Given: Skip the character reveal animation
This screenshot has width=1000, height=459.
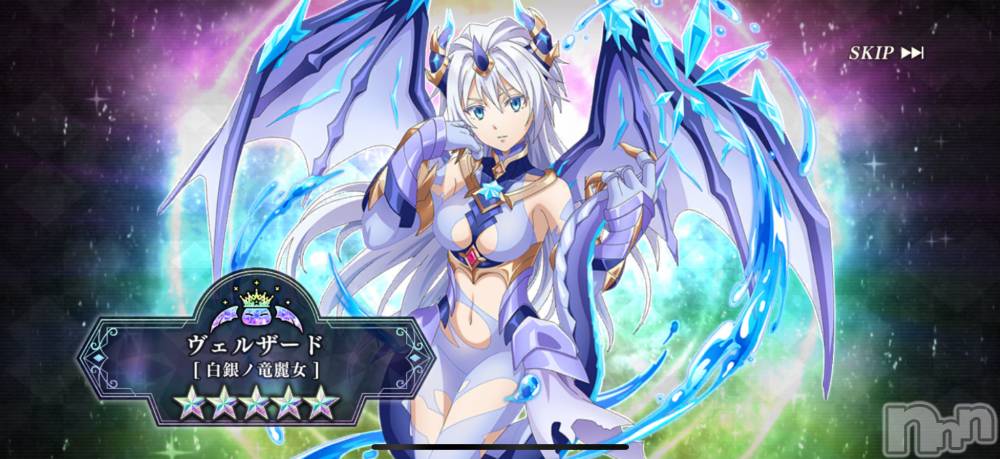Looking at the screenshot, I should (886, 53).
